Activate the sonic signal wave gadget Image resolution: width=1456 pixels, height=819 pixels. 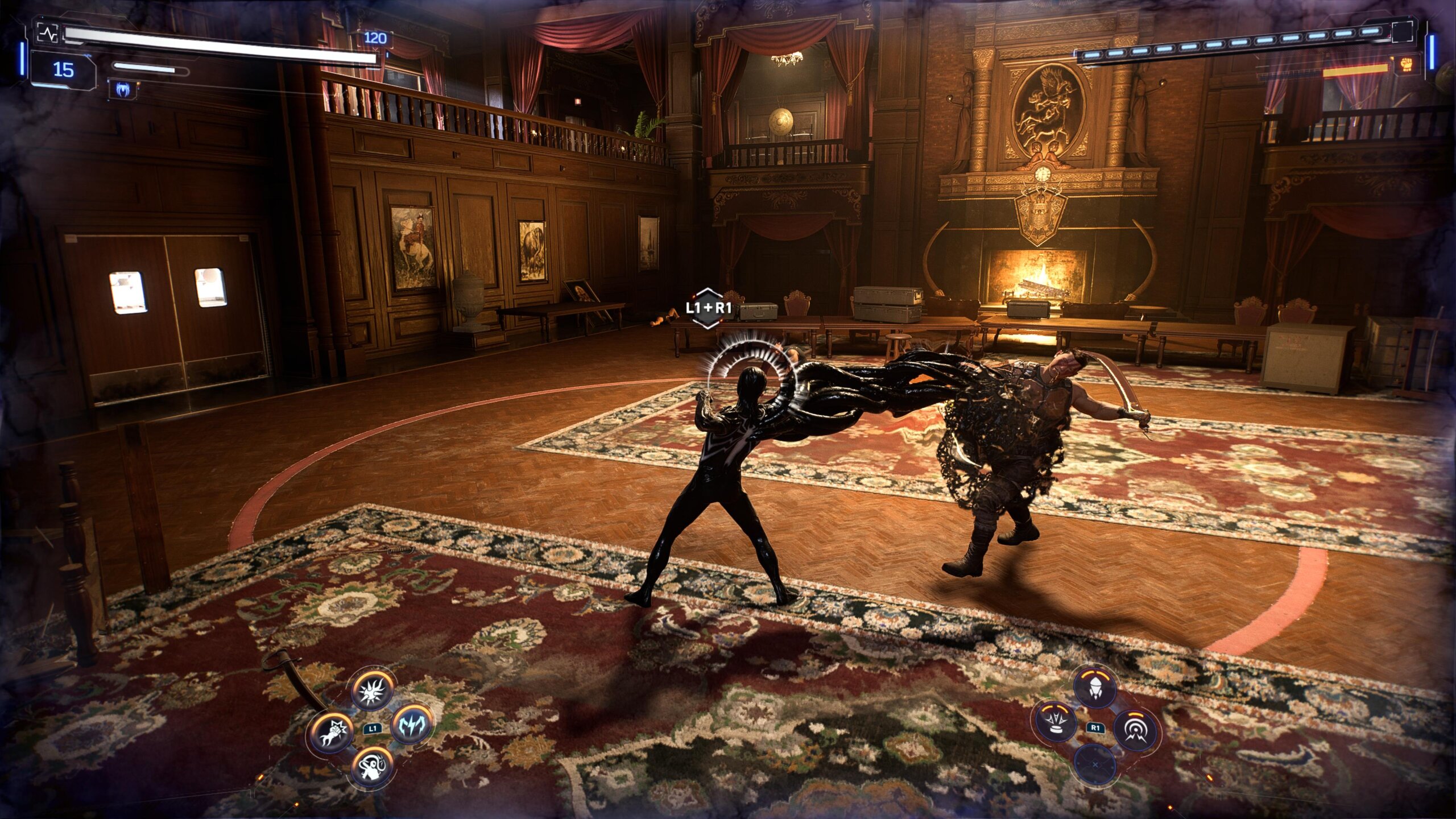(1135, 732)
